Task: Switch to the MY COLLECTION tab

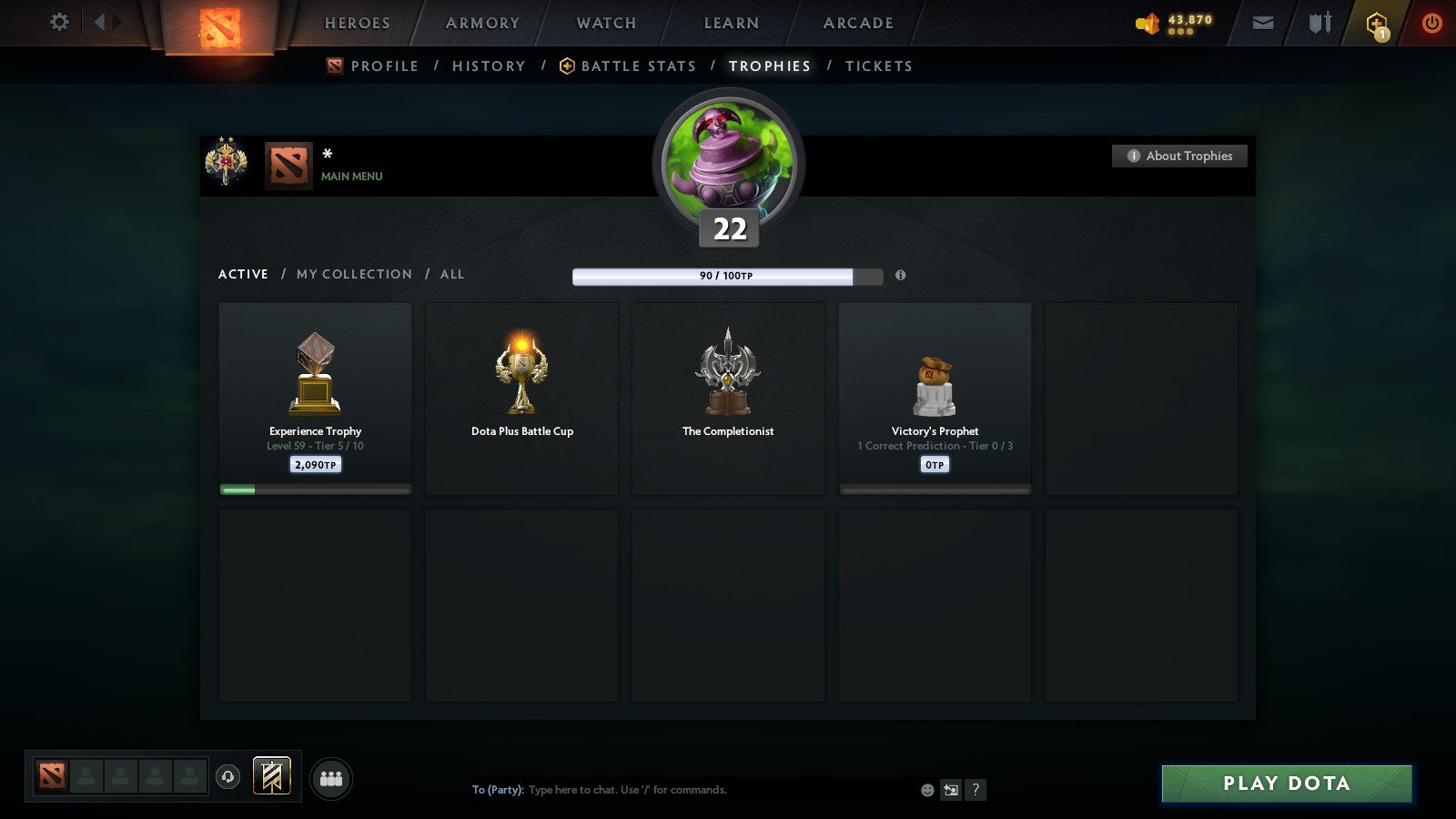Action: [x=353, y=274]
